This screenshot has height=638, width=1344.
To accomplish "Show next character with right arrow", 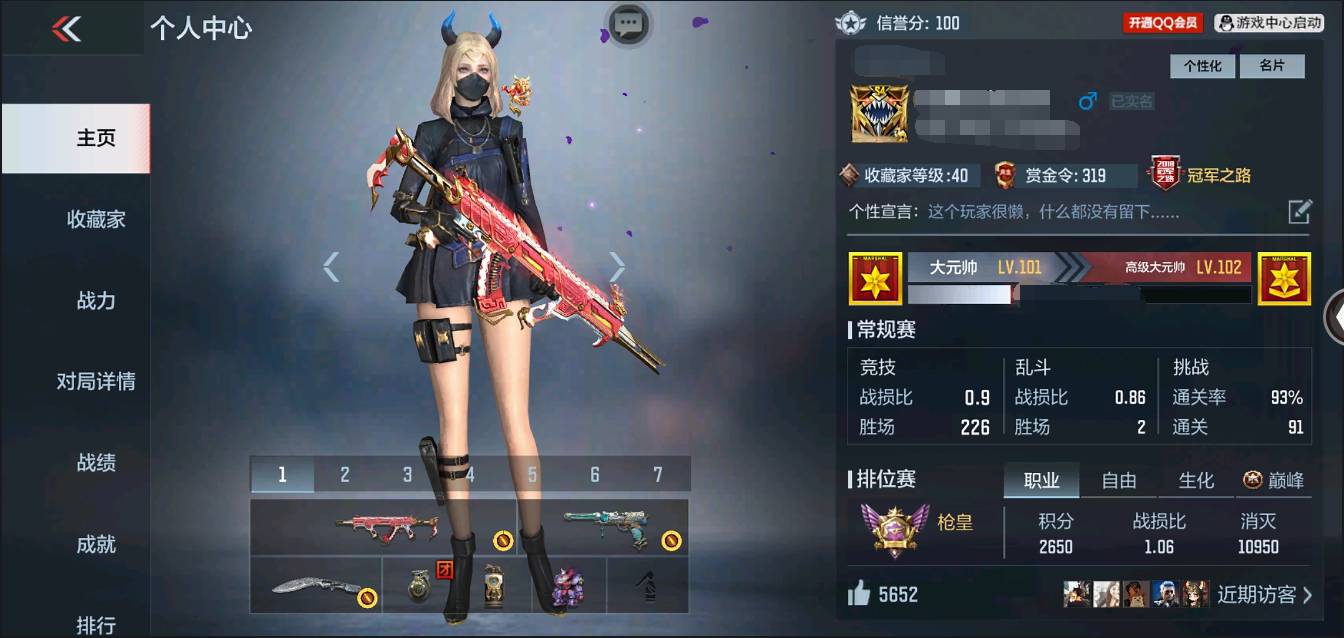I will pos(617,267).
